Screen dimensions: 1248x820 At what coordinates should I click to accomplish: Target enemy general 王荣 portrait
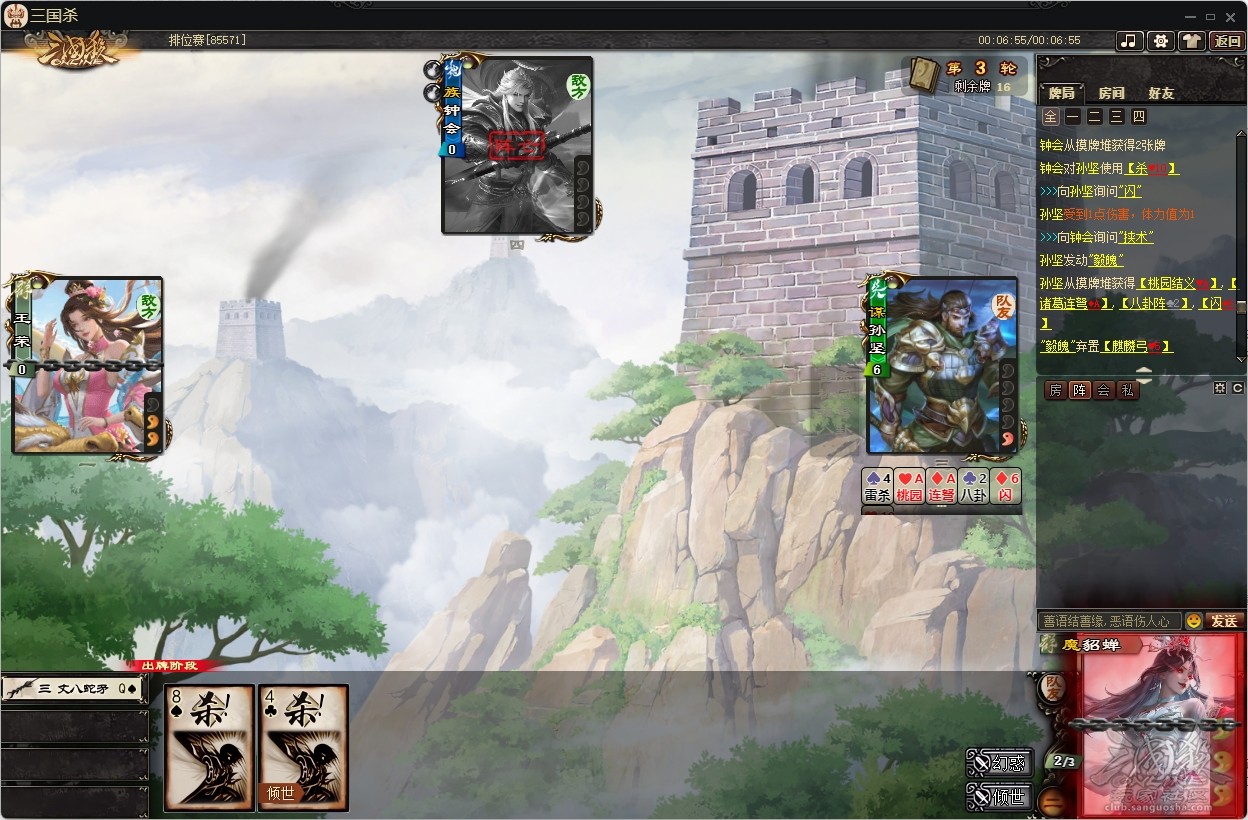point(87,365)
